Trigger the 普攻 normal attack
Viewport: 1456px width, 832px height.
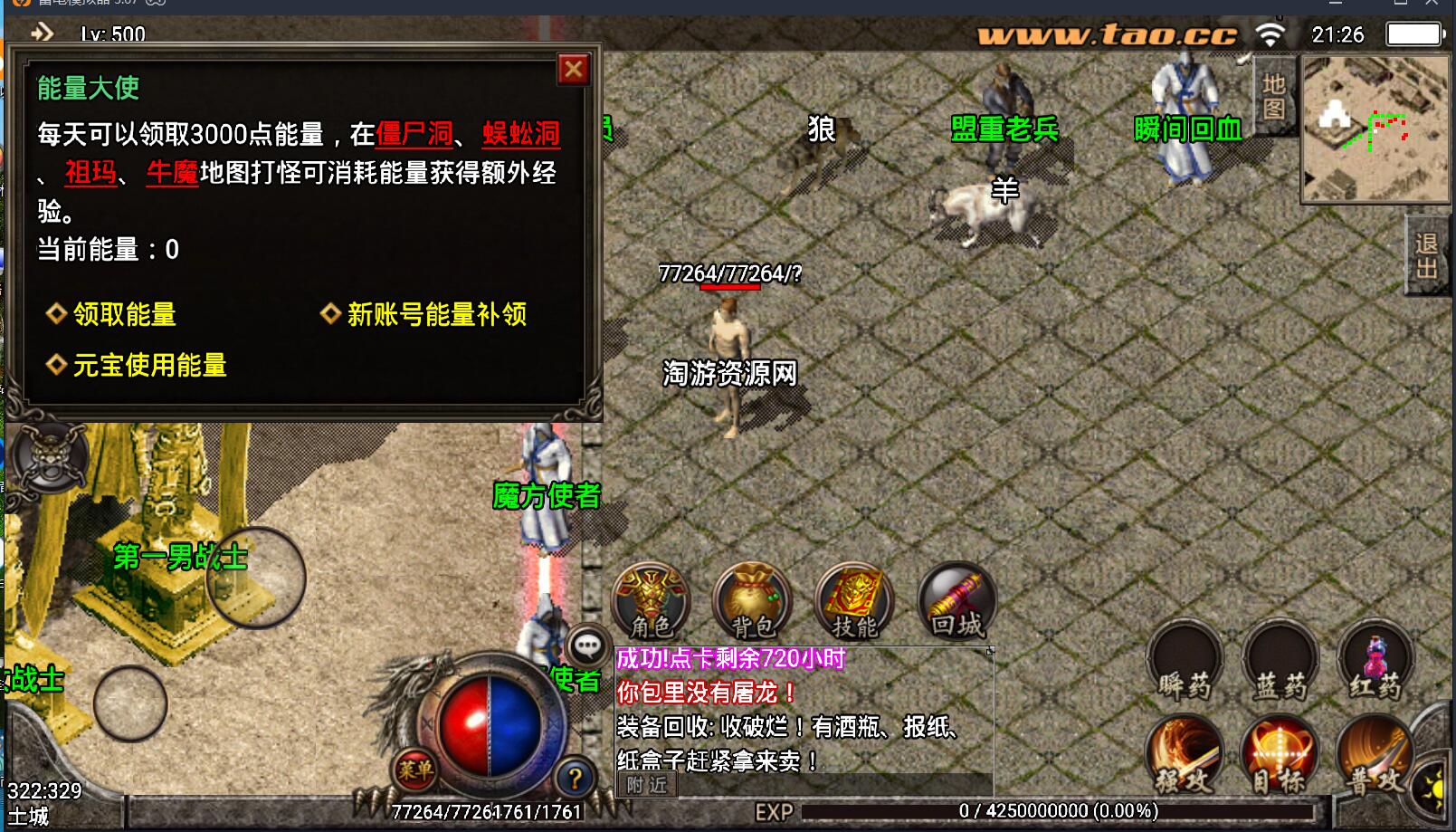coord(1375,754)
